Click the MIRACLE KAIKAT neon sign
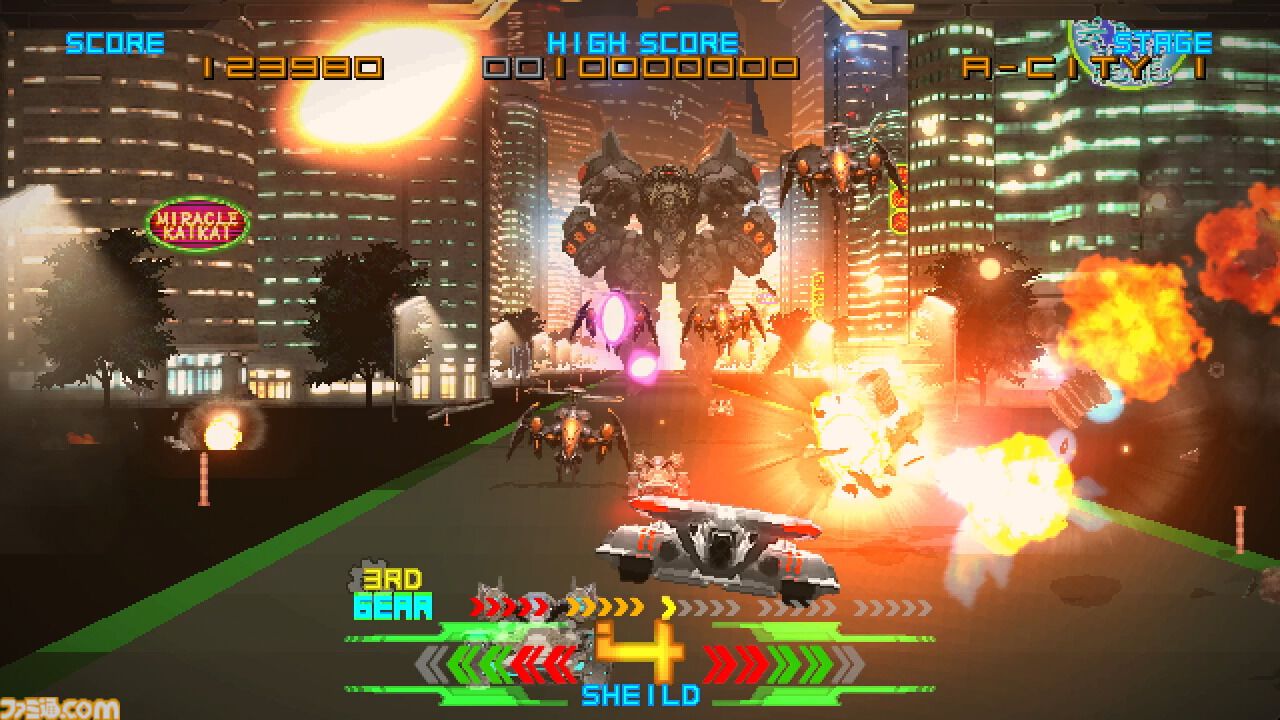 [x=197, y=222]
